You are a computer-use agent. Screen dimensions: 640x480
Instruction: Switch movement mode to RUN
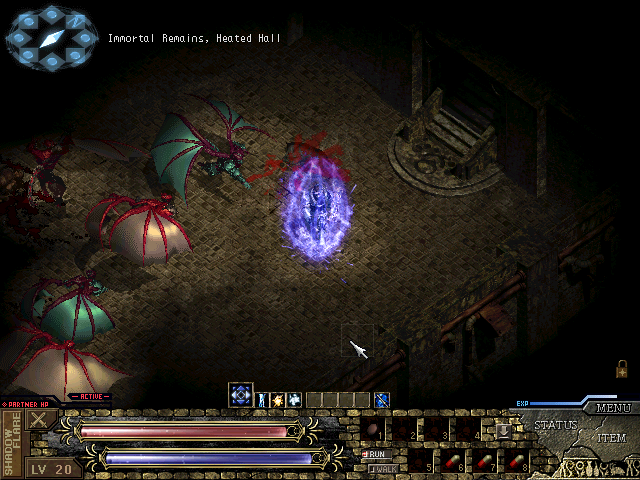[x=378, y=453]
